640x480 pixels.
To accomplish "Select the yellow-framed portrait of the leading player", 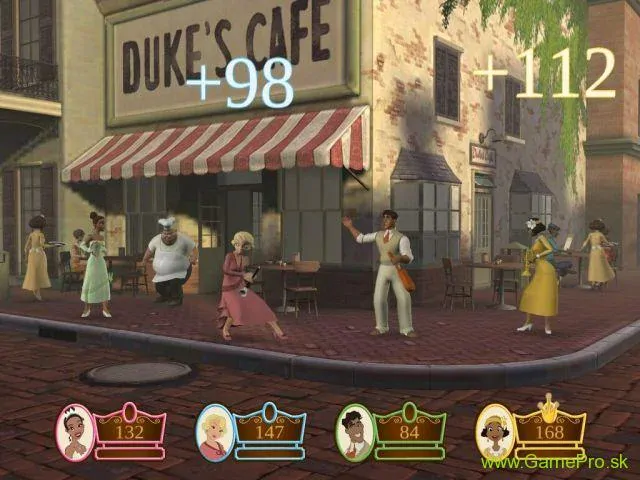I will click(494, 431).
